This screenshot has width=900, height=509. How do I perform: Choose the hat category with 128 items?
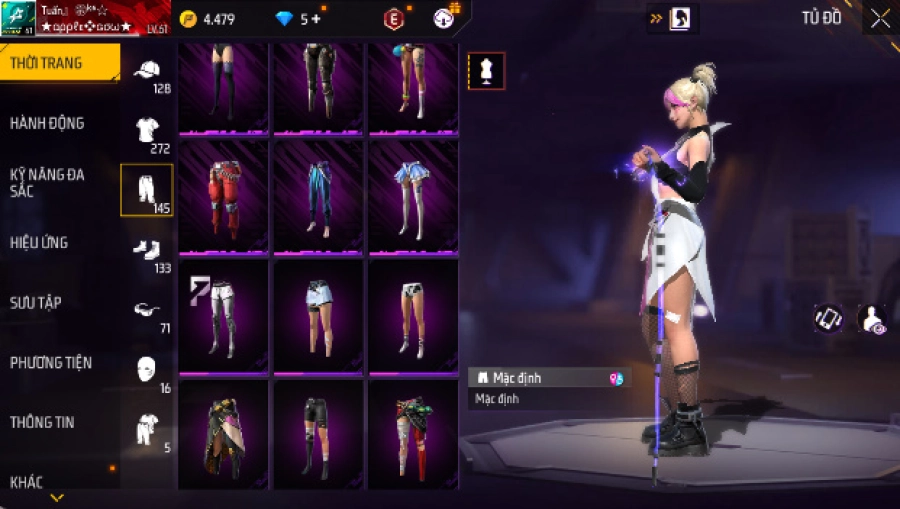click(147, 73)
